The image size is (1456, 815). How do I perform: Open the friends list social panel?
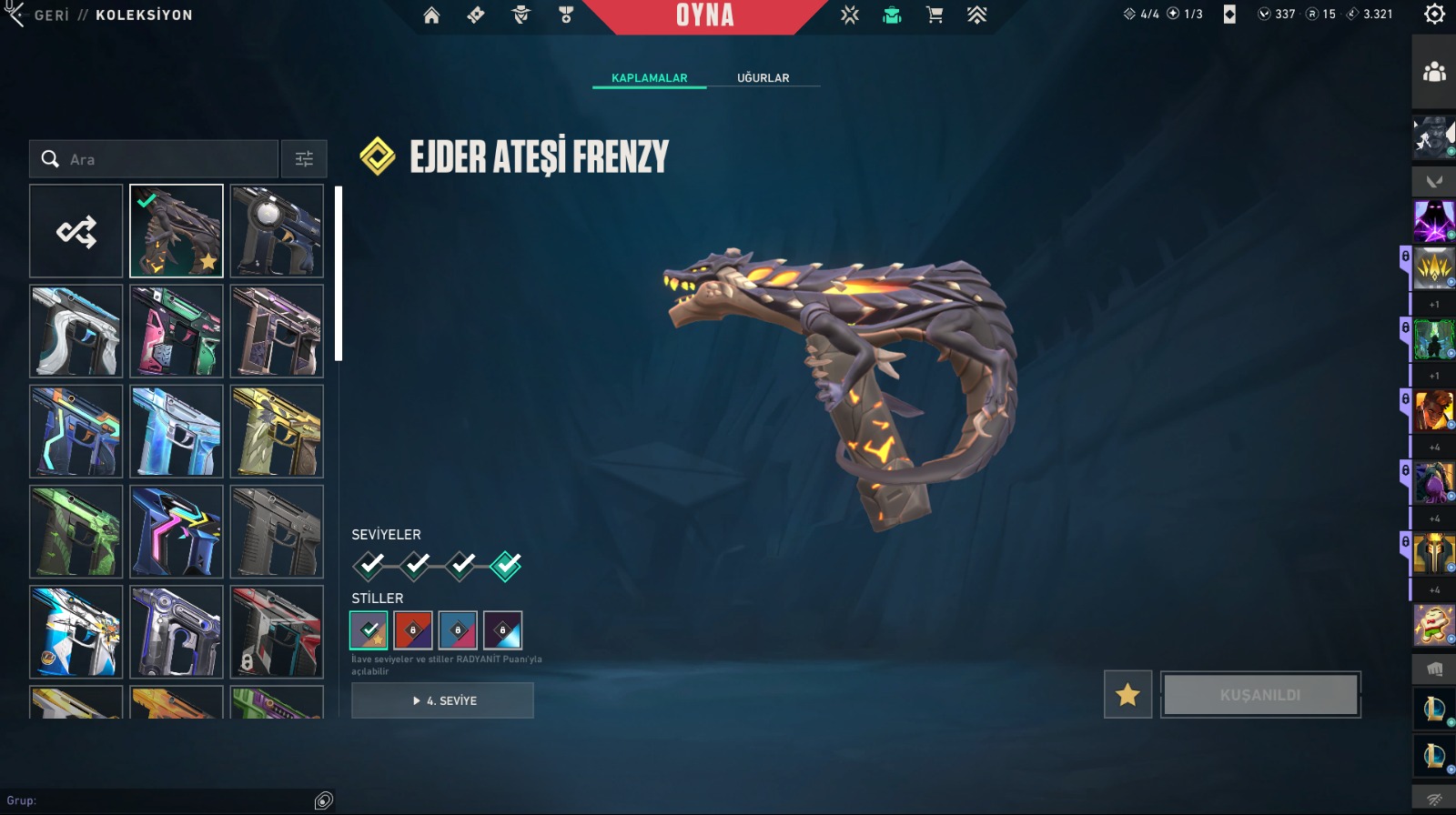click(x=1434, y=72)
